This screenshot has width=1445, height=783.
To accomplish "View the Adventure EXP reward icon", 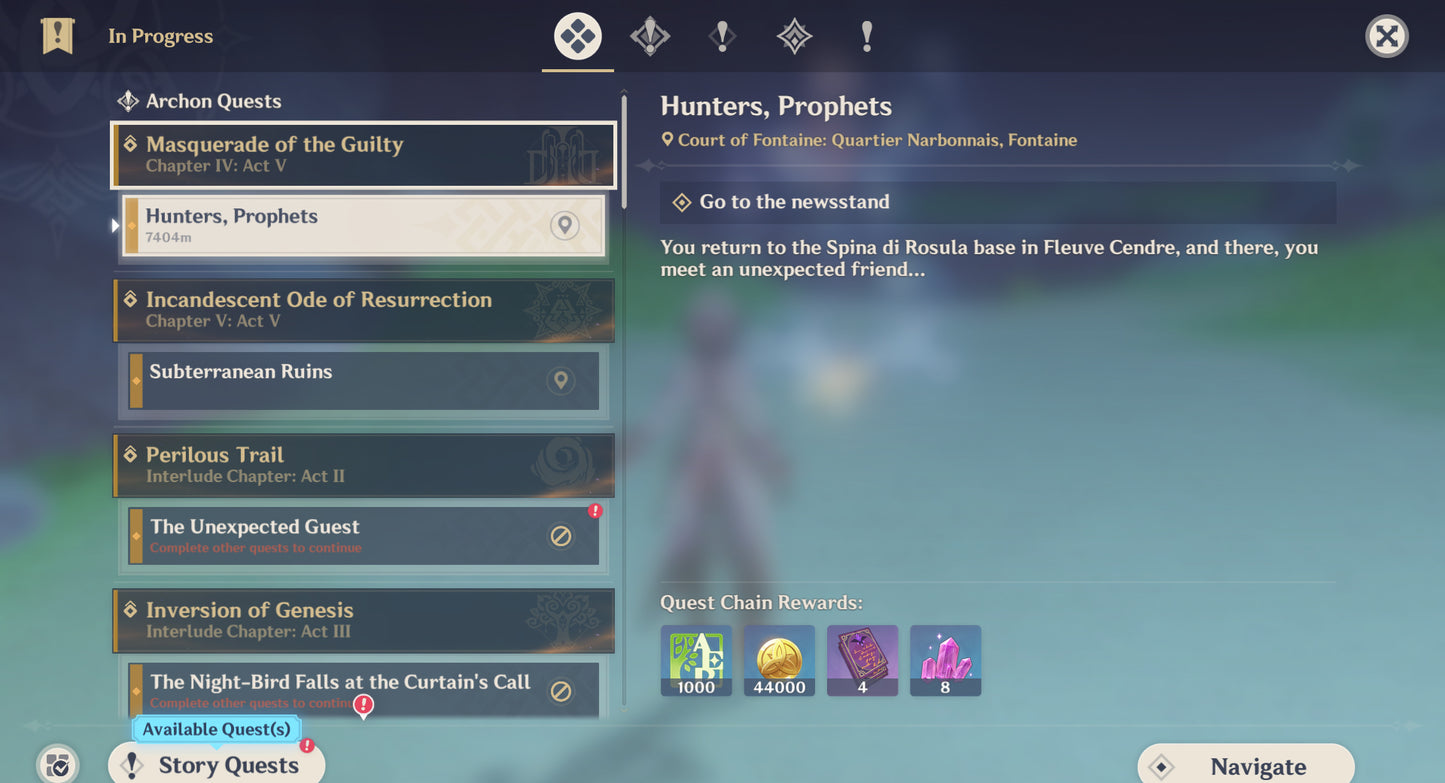I will coord(696,660).
